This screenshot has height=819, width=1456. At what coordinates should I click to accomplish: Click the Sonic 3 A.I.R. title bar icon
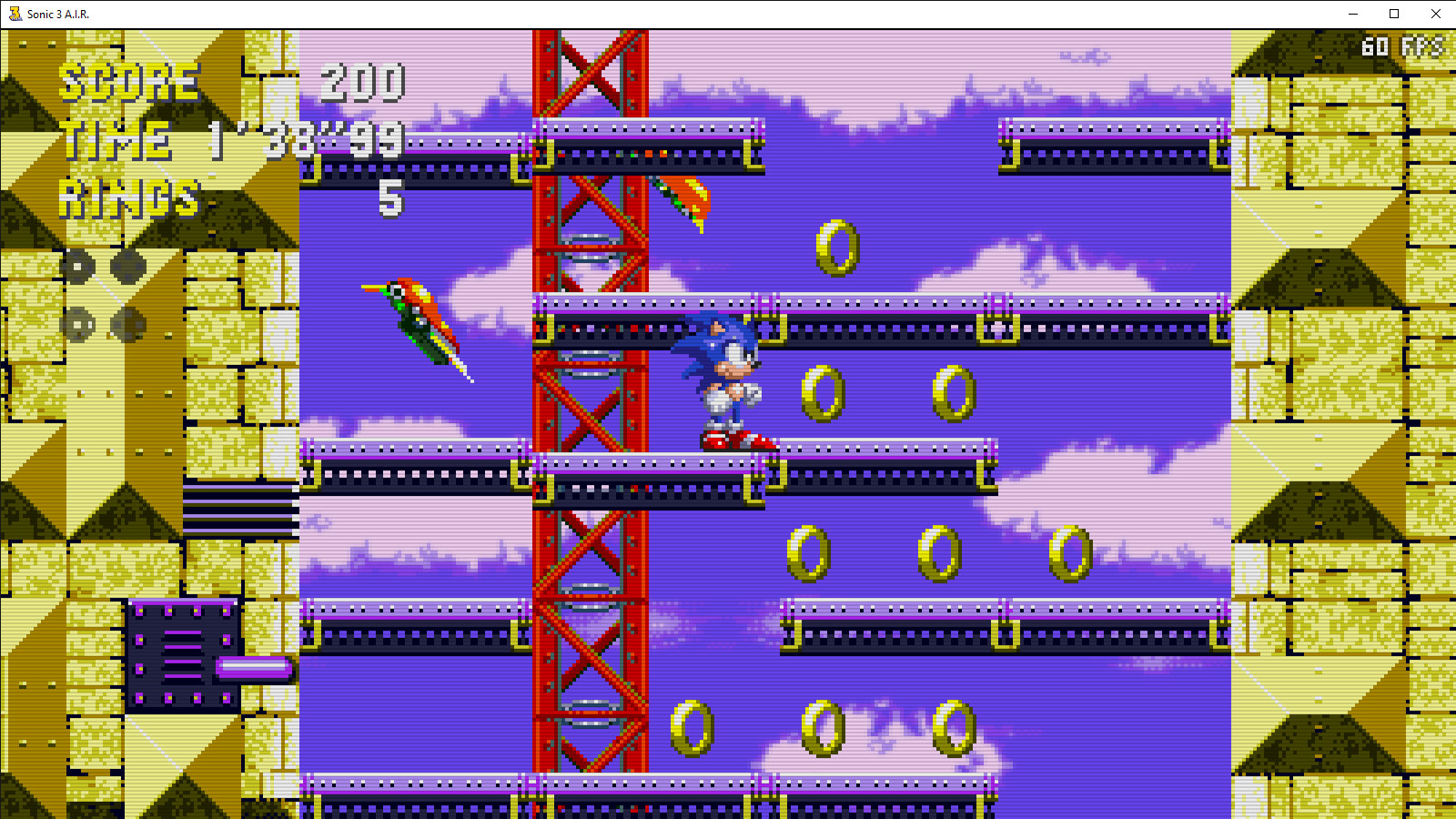[x=13, y=14]
